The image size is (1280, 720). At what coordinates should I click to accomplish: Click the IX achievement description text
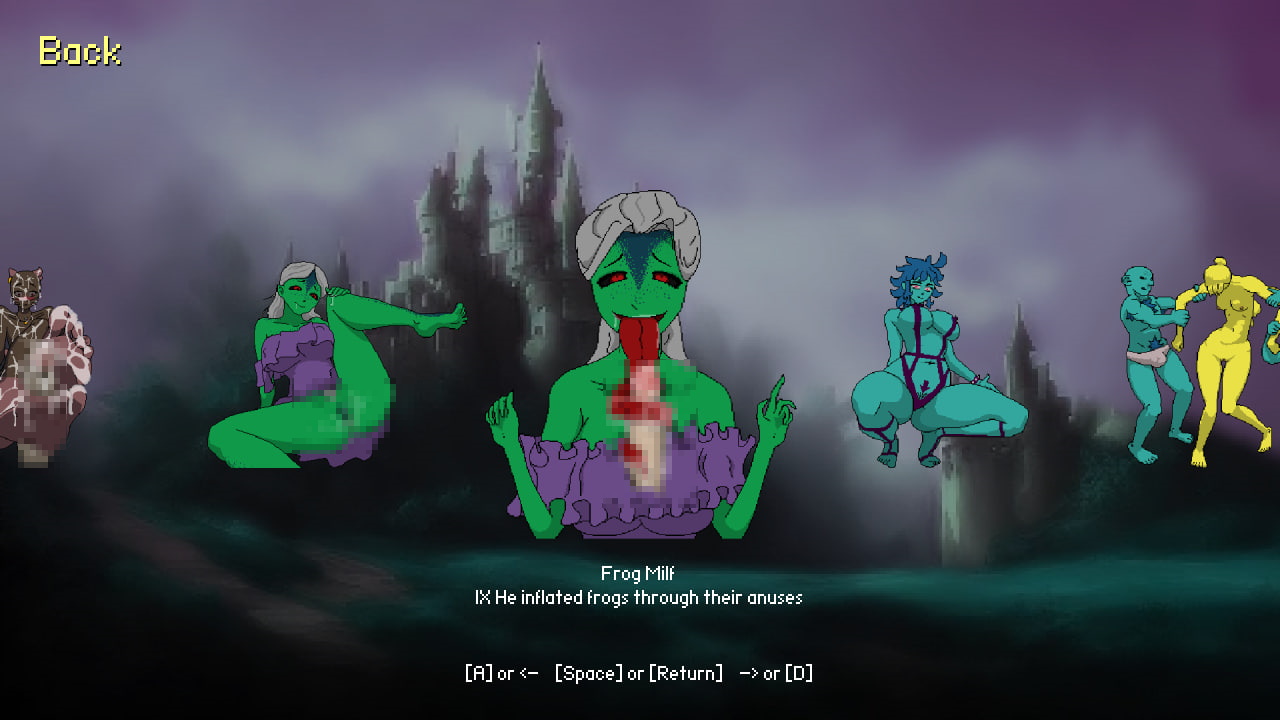click(639, 597)
